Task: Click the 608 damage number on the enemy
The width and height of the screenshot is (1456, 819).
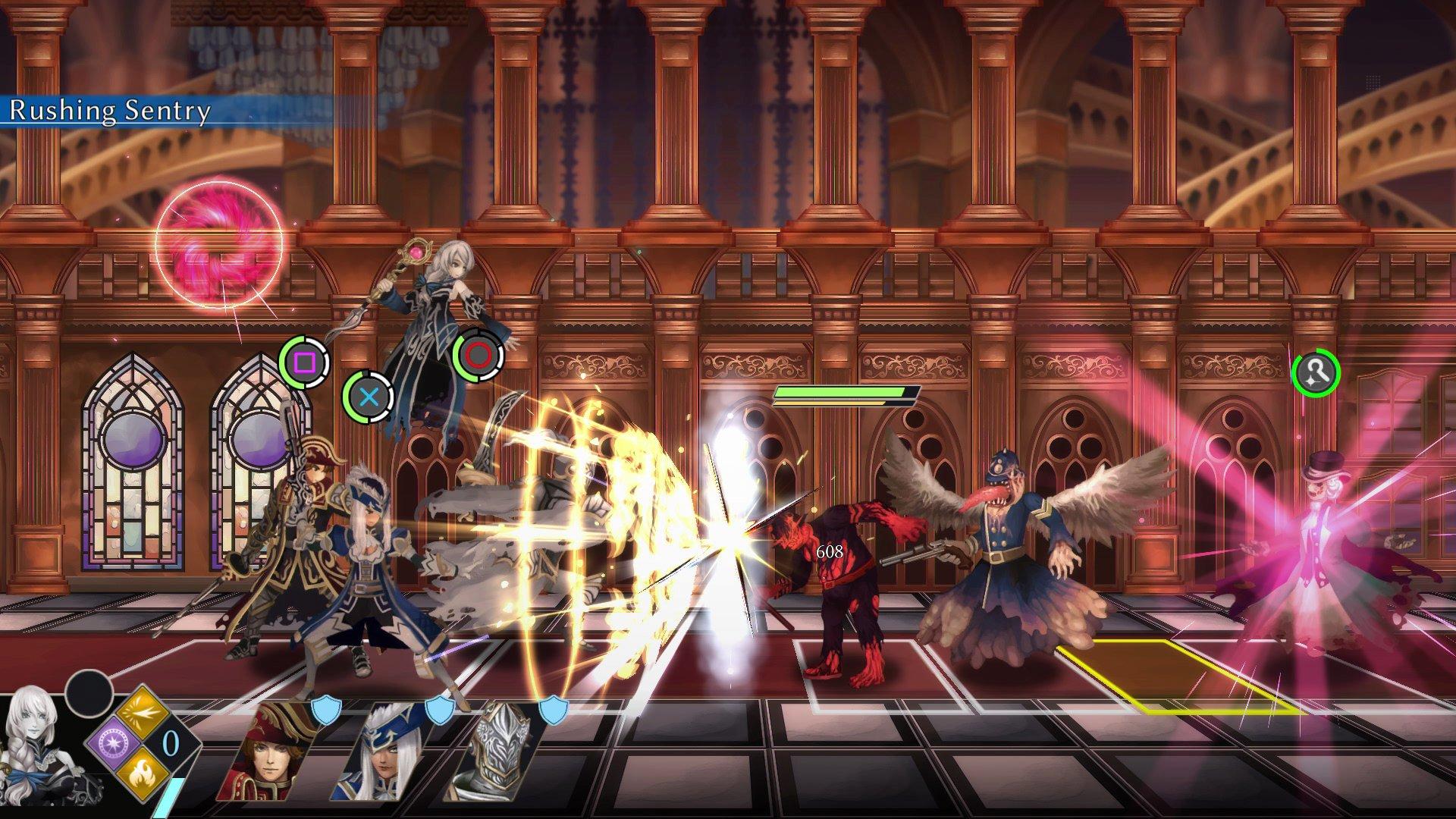Action: (828, 553)
